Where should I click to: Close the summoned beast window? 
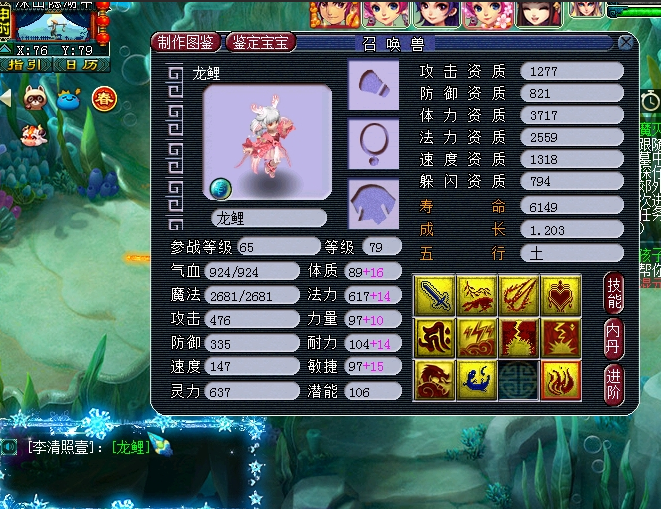pyautogui.click(x=625, y=43)
